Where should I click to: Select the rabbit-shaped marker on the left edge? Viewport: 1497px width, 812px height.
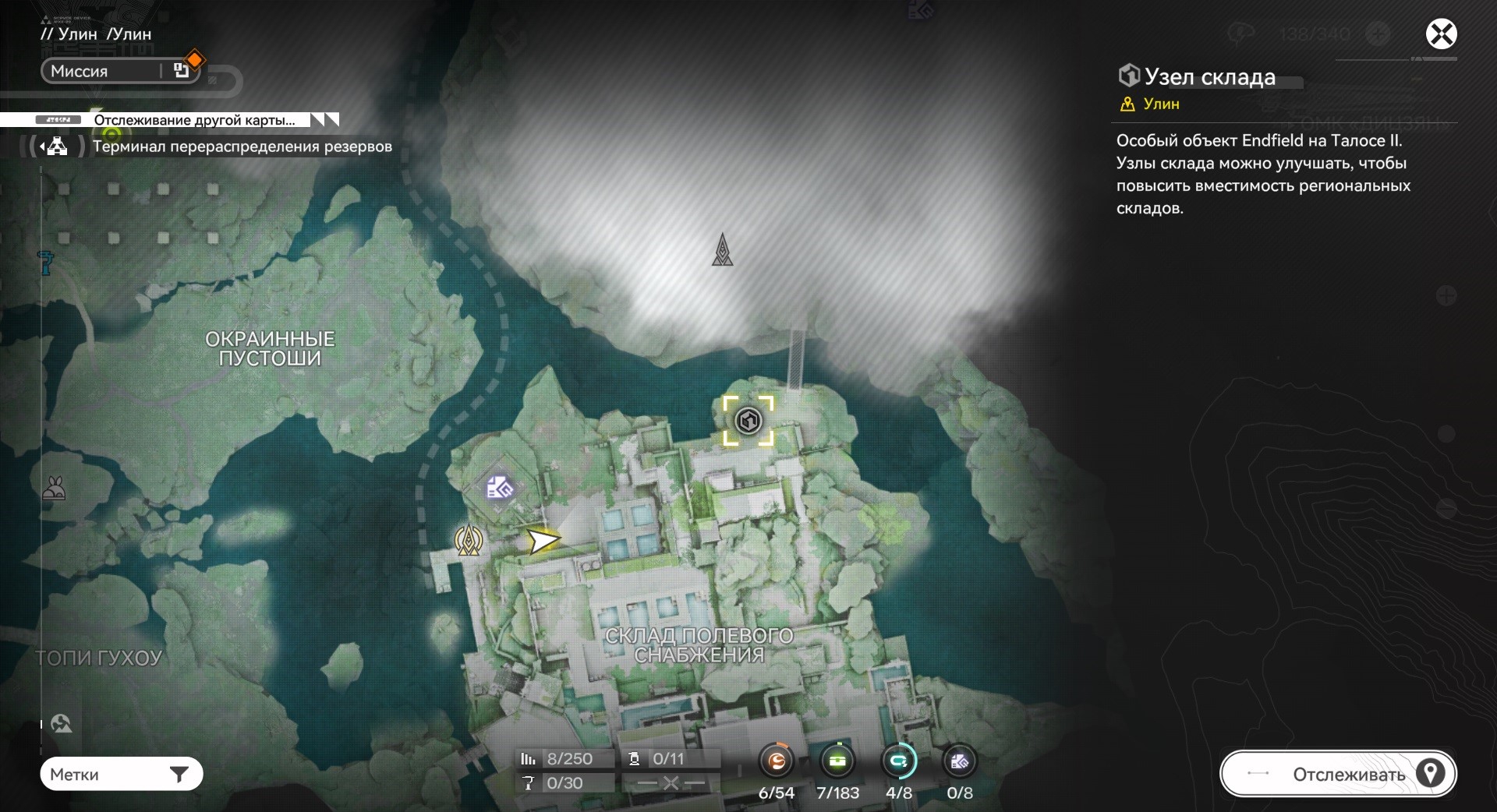tap(54, 489)
